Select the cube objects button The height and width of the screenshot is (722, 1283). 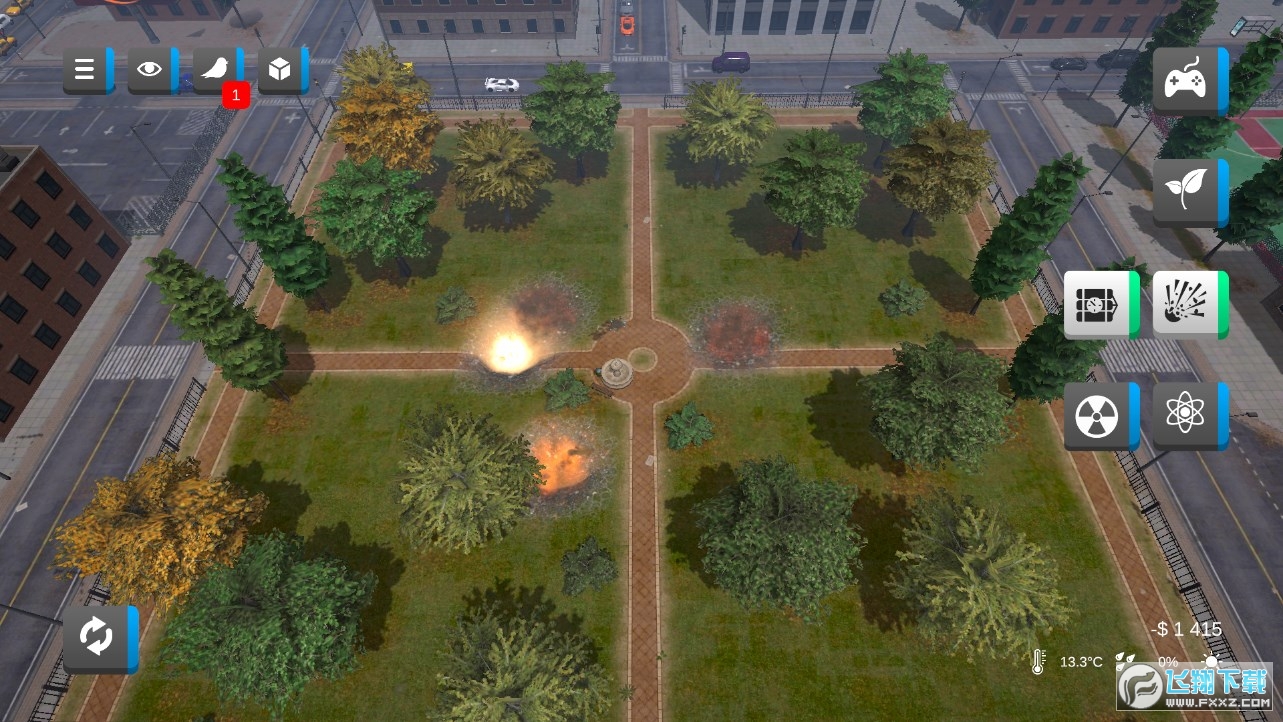281,69
